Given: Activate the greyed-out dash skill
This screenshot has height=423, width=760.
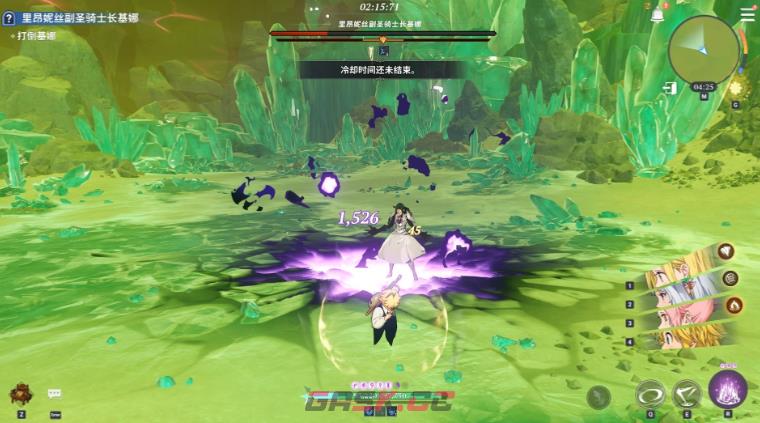Looking at the screenshot, I should (x=599, y=396).
